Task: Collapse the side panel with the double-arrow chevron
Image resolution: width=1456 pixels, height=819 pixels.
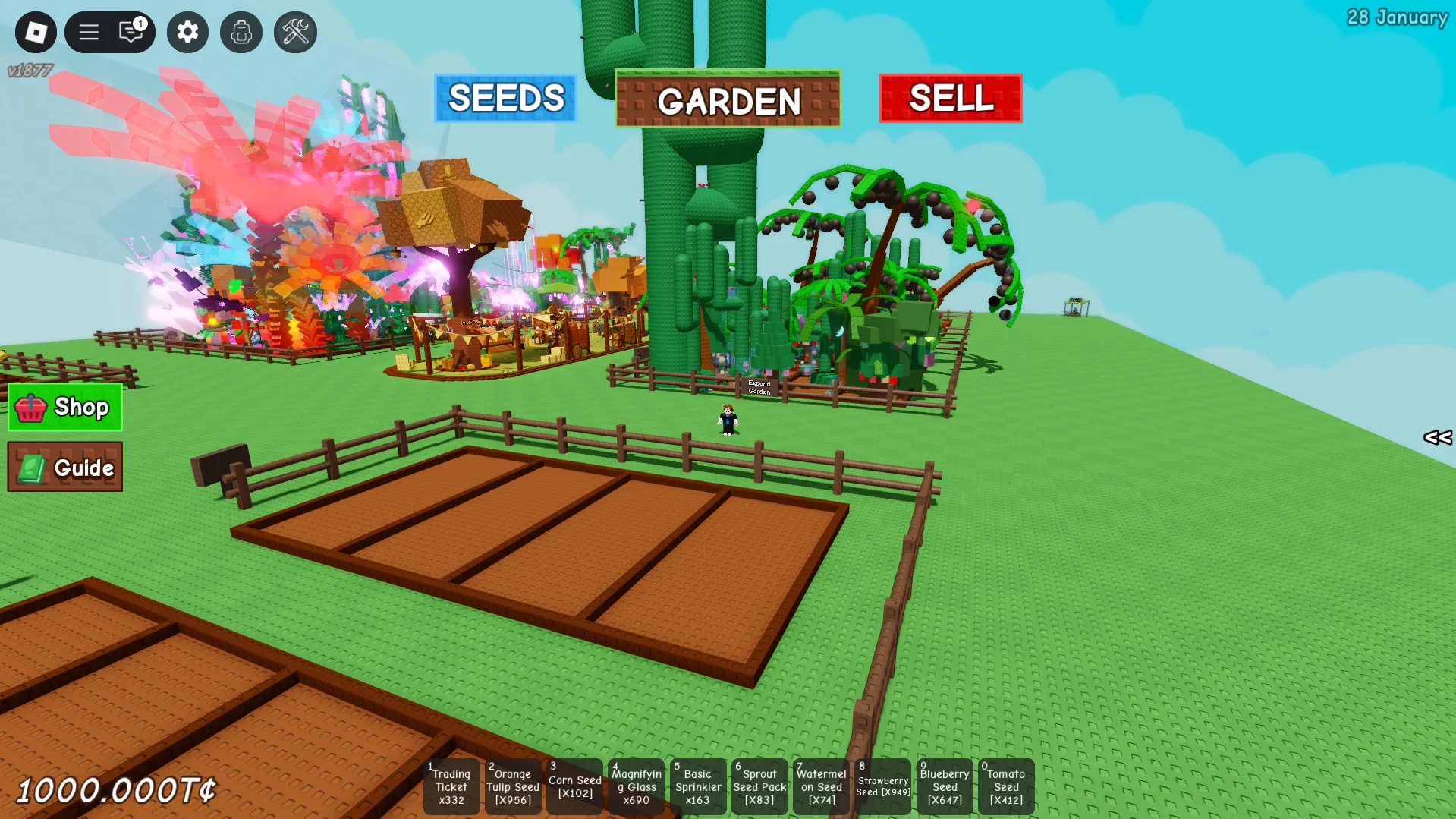Action: (1436, 437)
